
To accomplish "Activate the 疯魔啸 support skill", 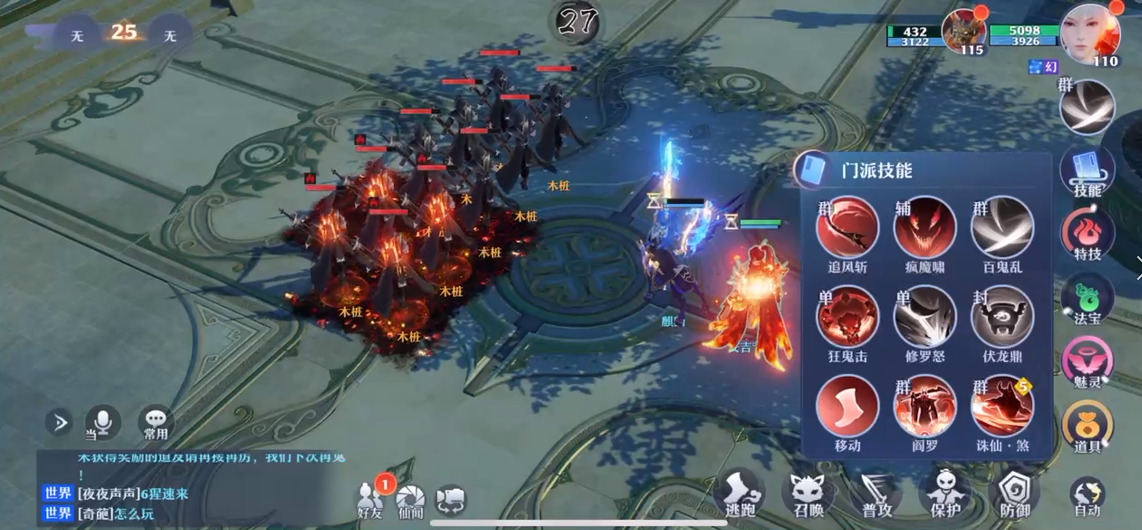I will click(924, 228).
